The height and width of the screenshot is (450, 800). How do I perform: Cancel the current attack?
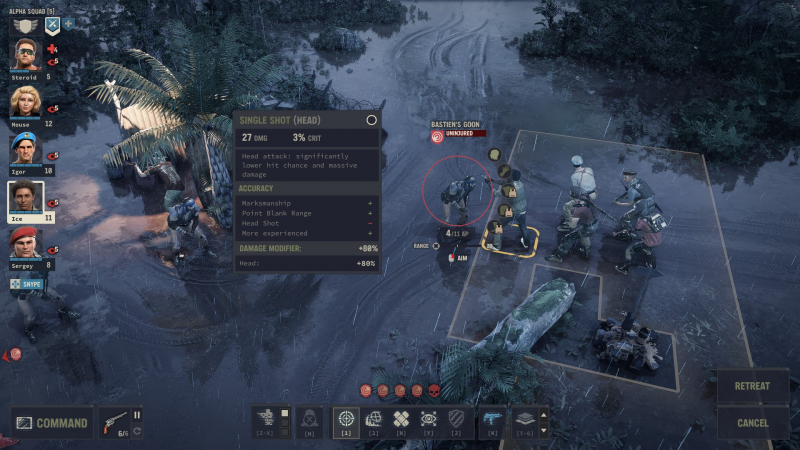[x=752, y=423]
